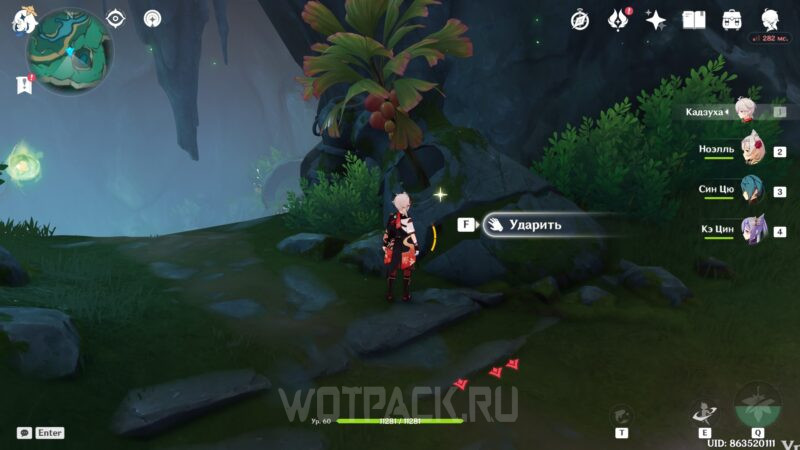
Task: Open the Adventurer Handbook book icon
Action: 694,19
